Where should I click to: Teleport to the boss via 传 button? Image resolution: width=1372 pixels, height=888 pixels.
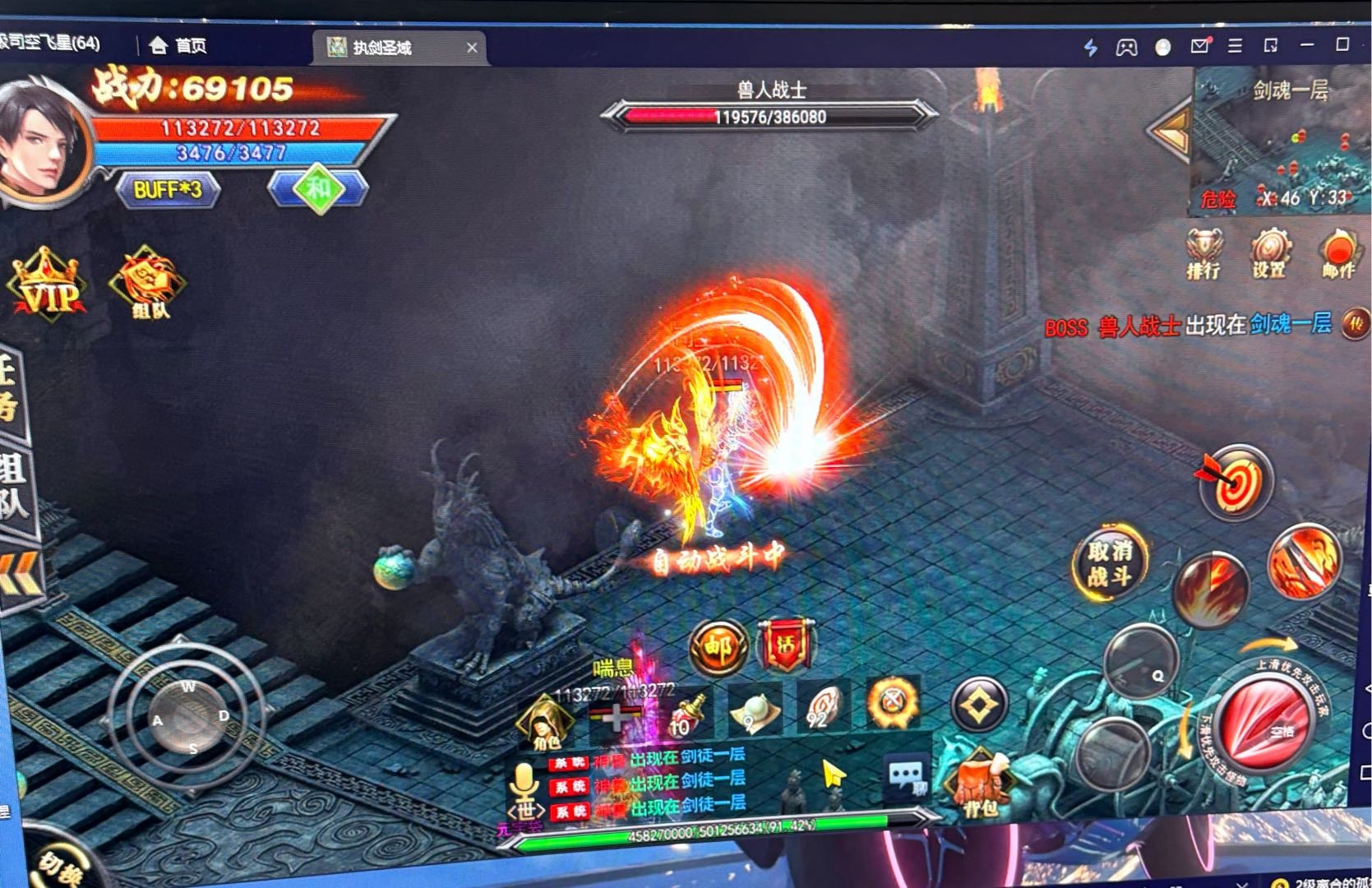point(1354,324)
